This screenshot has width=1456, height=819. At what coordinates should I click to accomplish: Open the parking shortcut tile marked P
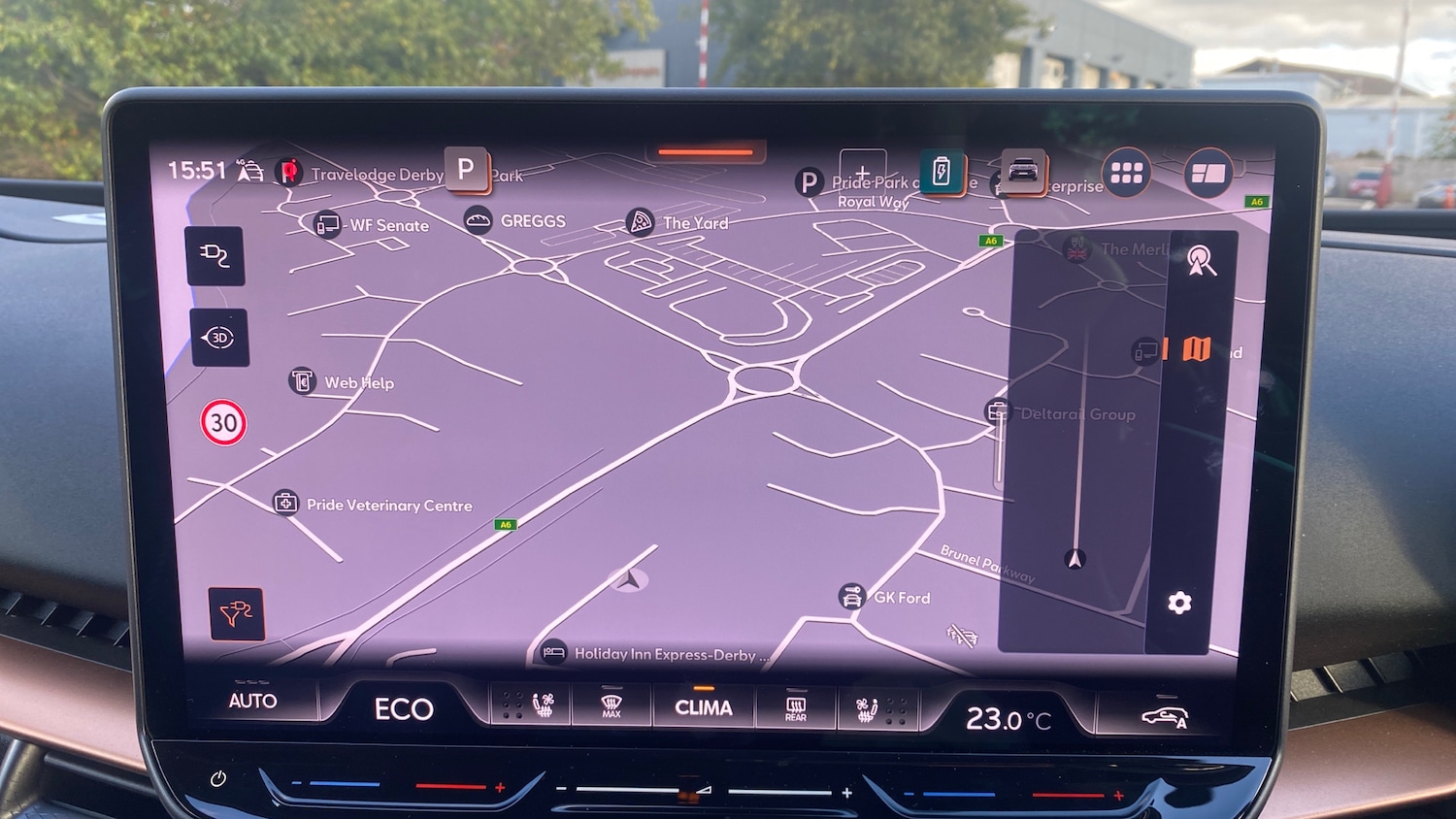pos(467,170)
